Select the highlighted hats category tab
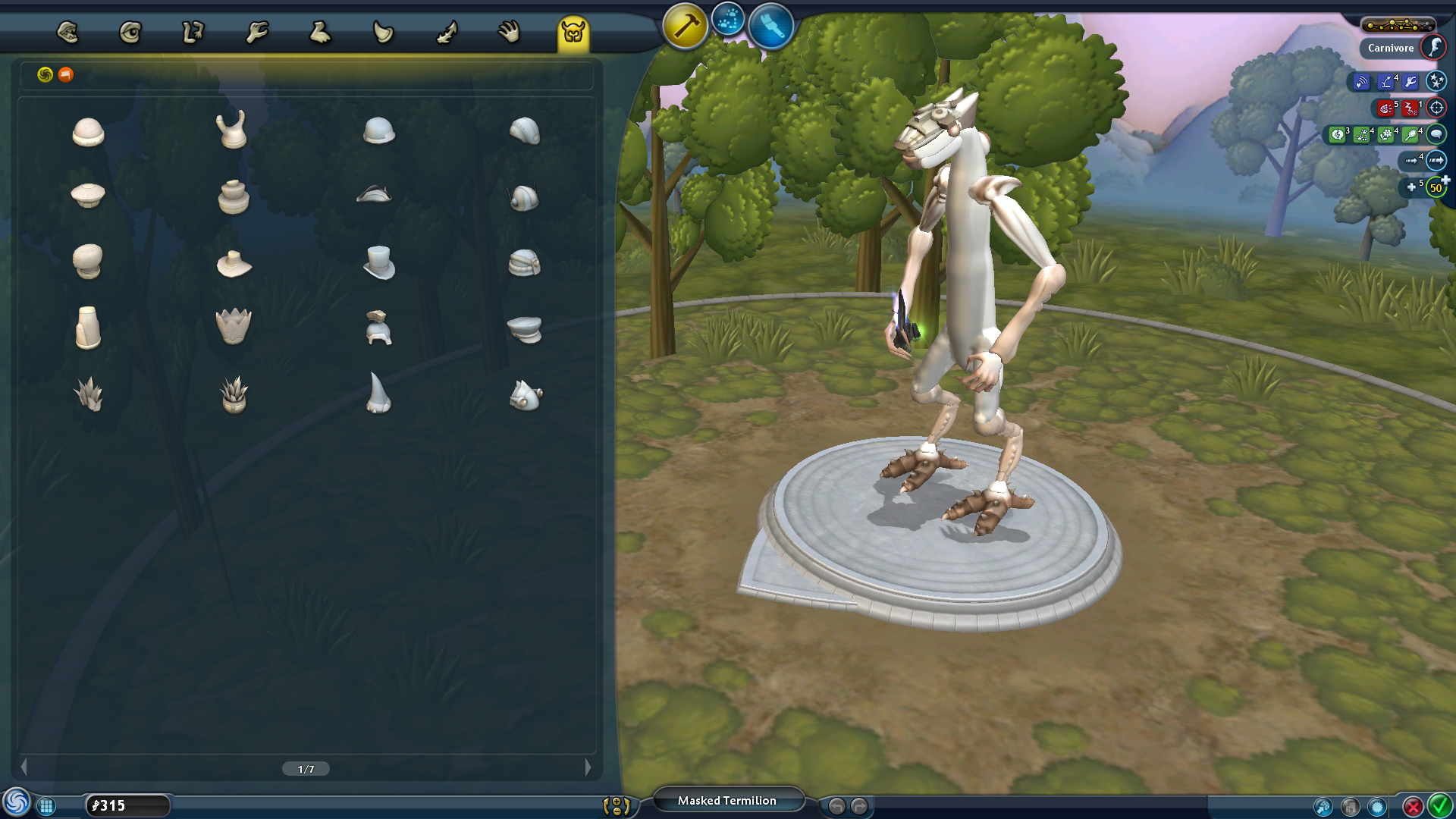 (573, 33)
